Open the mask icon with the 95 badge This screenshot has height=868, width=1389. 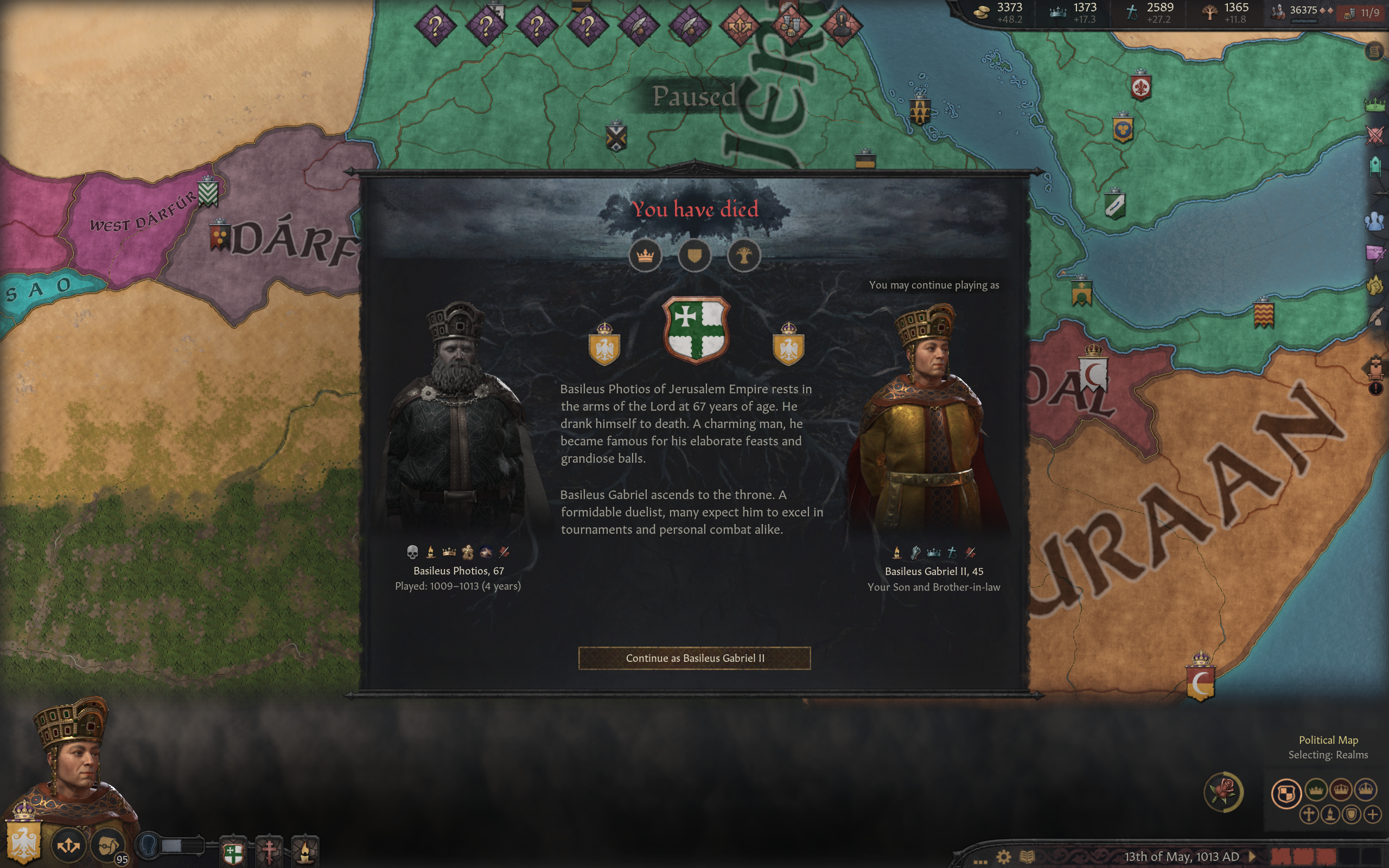107,845
